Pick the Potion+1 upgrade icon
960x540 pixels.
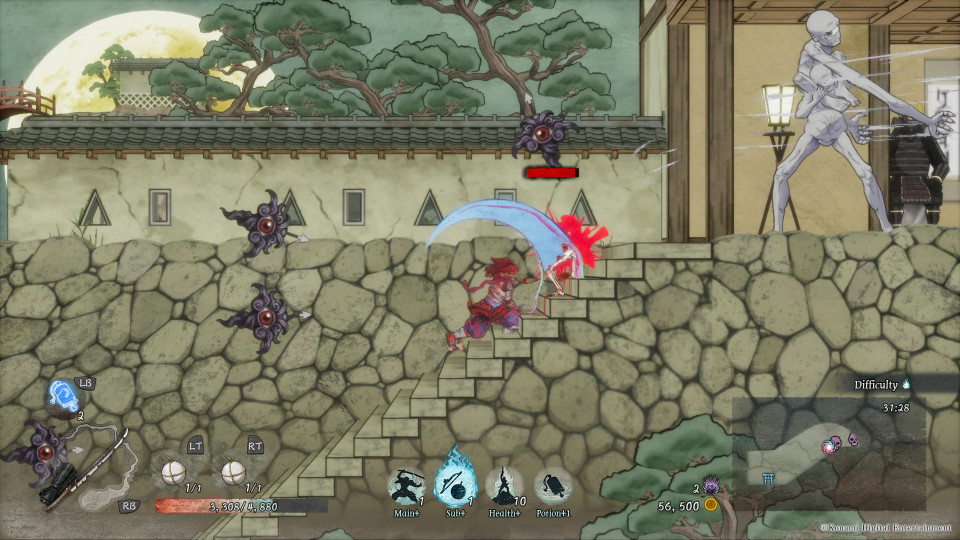pos(553,486)
